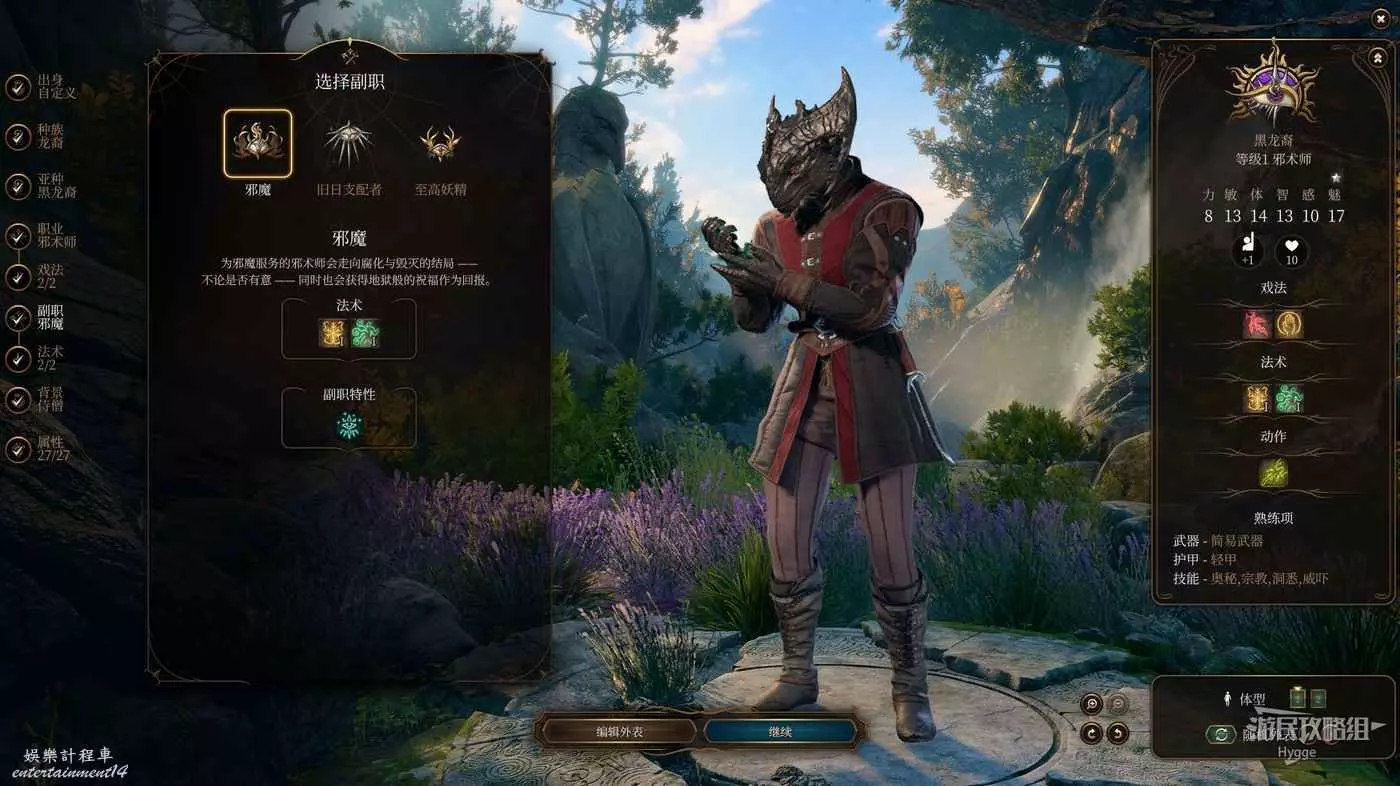Click the 继续 (Continue) button
Viewport: 1400px width, 786px height.
coord(780,732)
